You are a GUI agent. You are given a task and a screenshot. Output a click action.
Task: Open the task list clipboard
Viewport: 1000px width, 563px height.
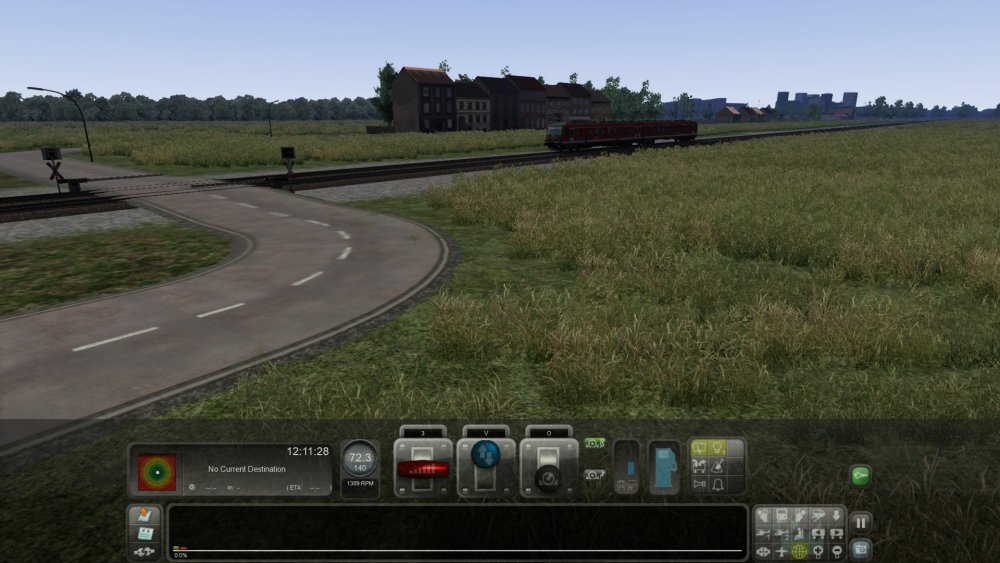tap(143, 516)
